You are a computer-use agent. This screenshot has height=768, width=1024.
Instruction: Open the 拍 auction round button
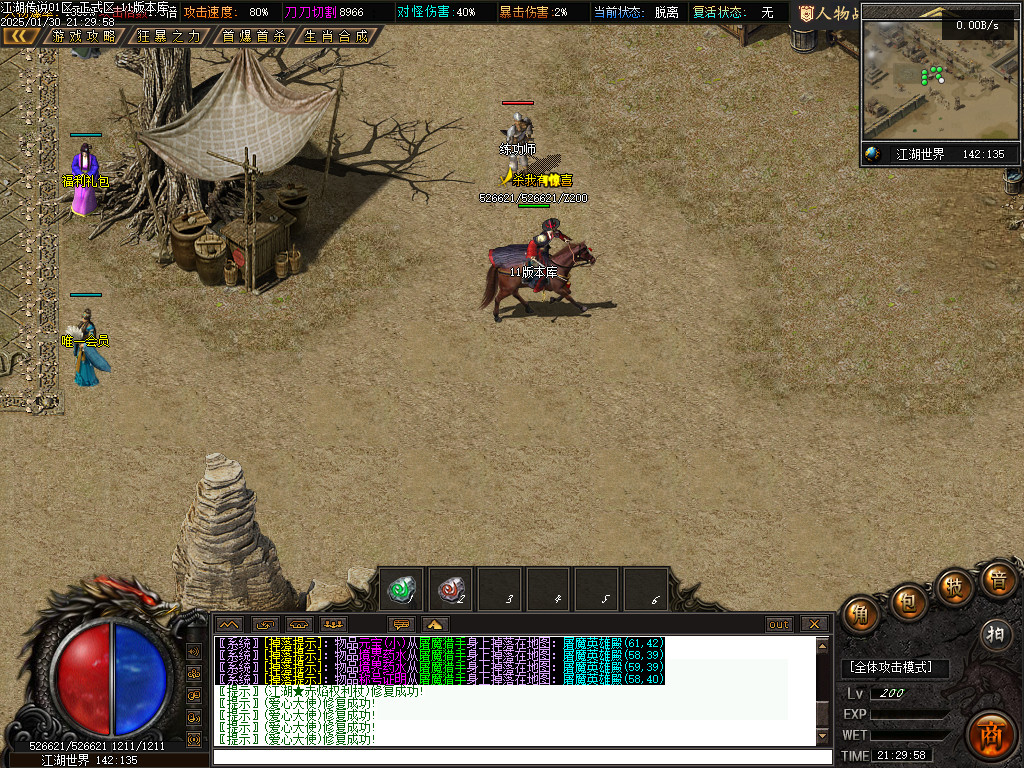pyautogui.click(x=995, y=634)
